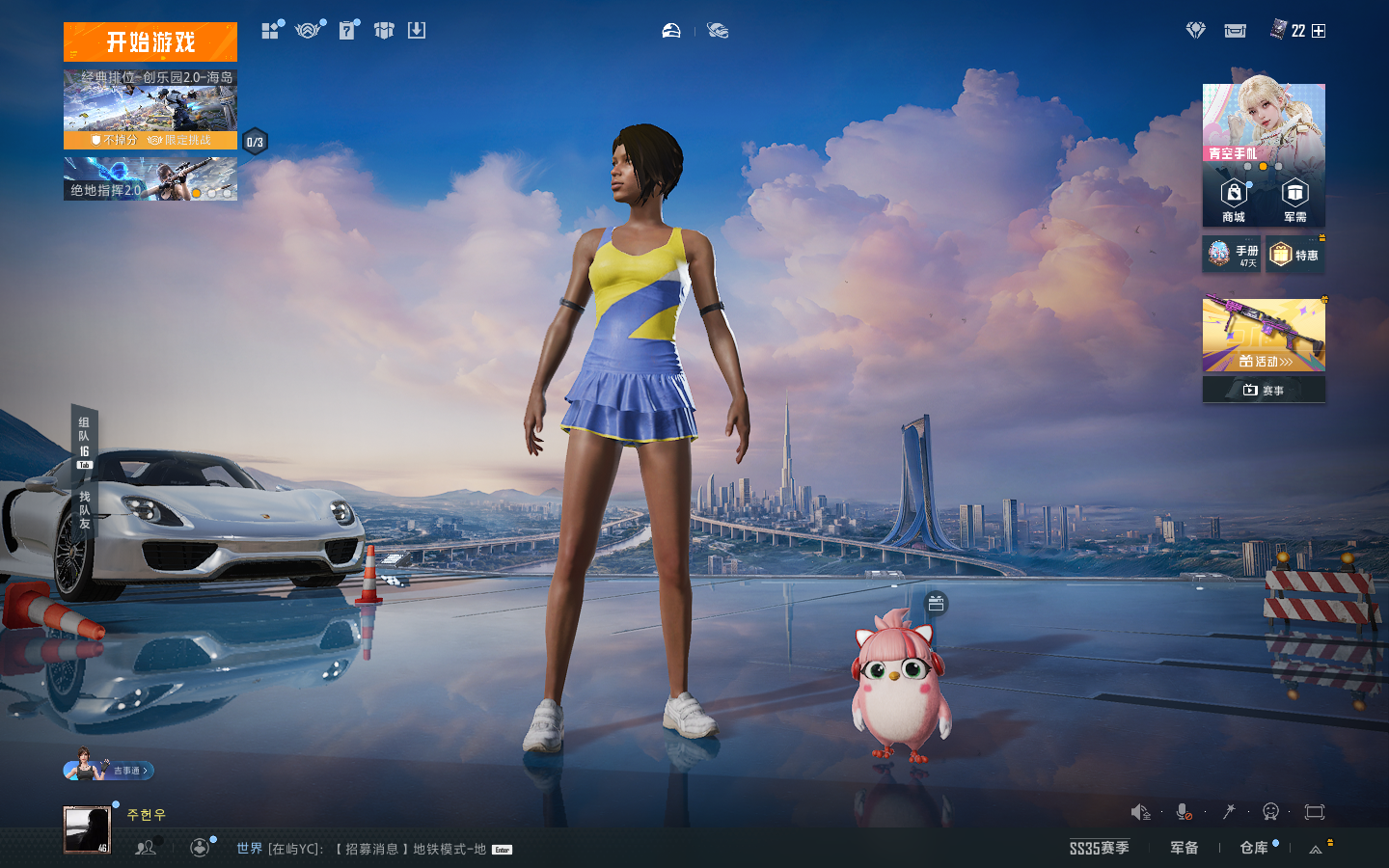
Task: Open the download icon in top toolbar
Action: coord(417,31)
